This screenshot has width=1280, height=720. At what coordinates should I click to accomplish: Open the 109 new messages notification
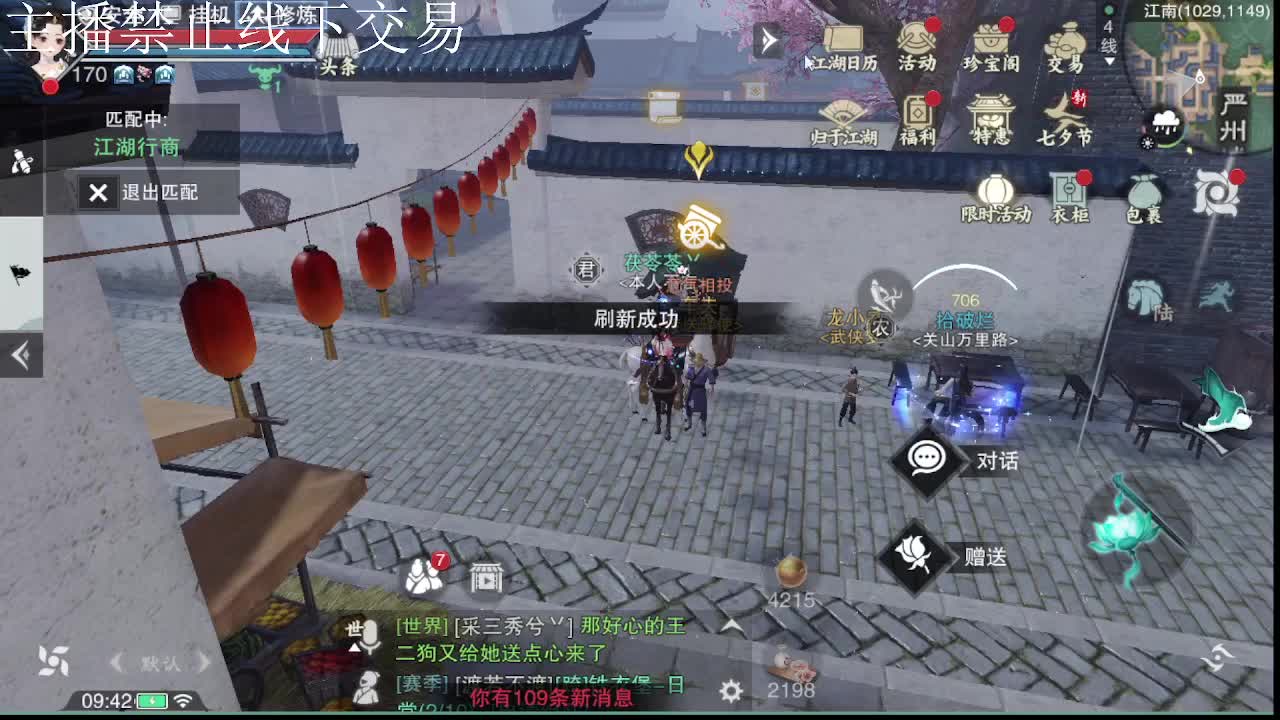click(553, 699)
